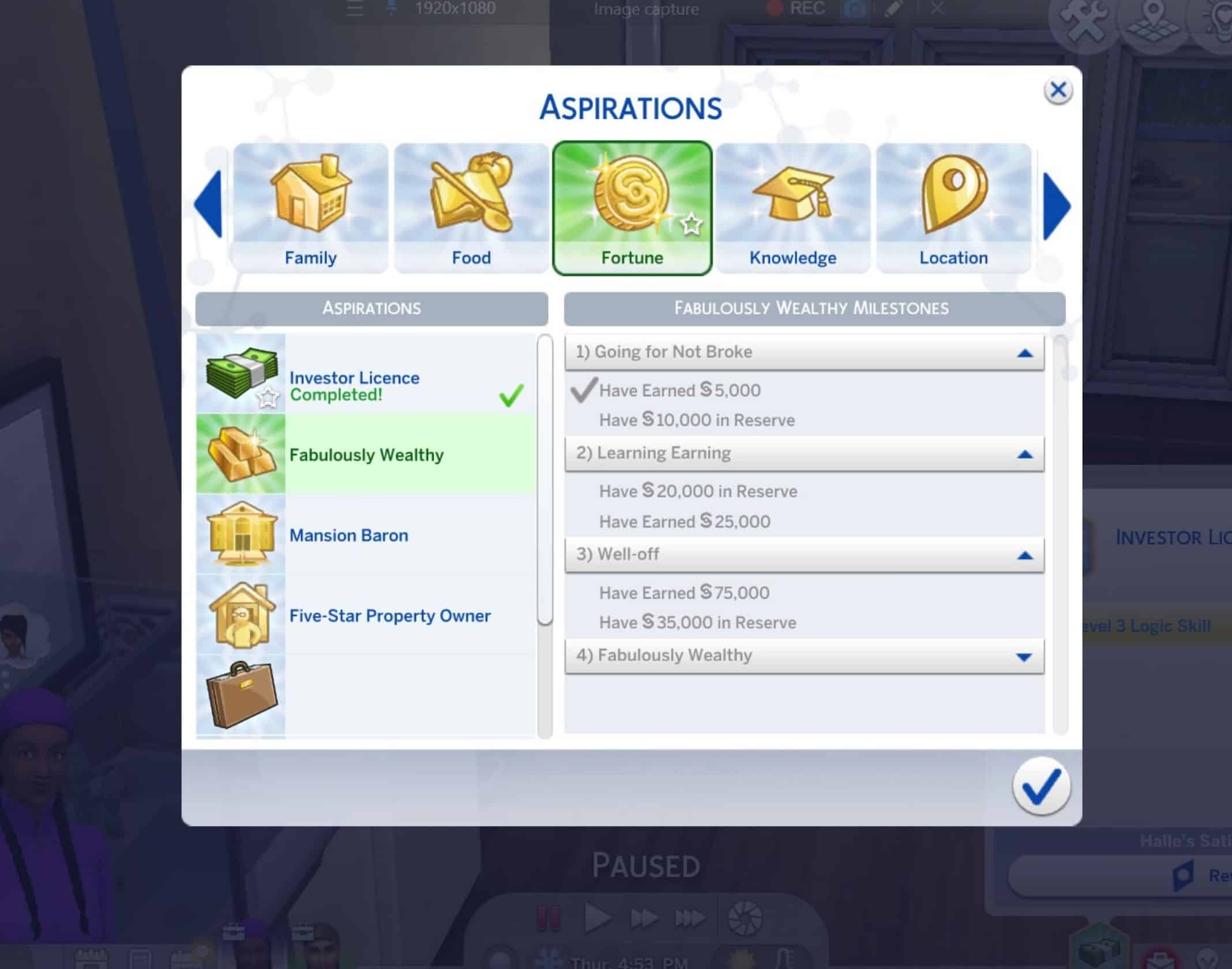Open the Knowledge aspiration category
The height and width of the screenshot is (969, 1232).
[x=792, y=208]
